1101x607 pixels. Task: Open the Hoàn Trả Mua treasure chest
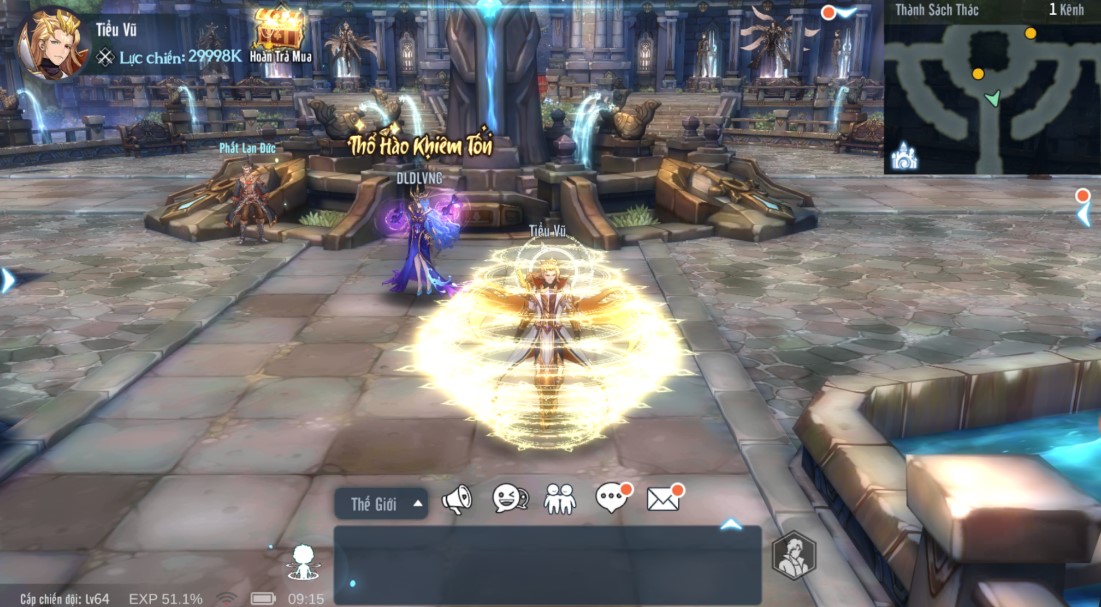coord(280,32)
